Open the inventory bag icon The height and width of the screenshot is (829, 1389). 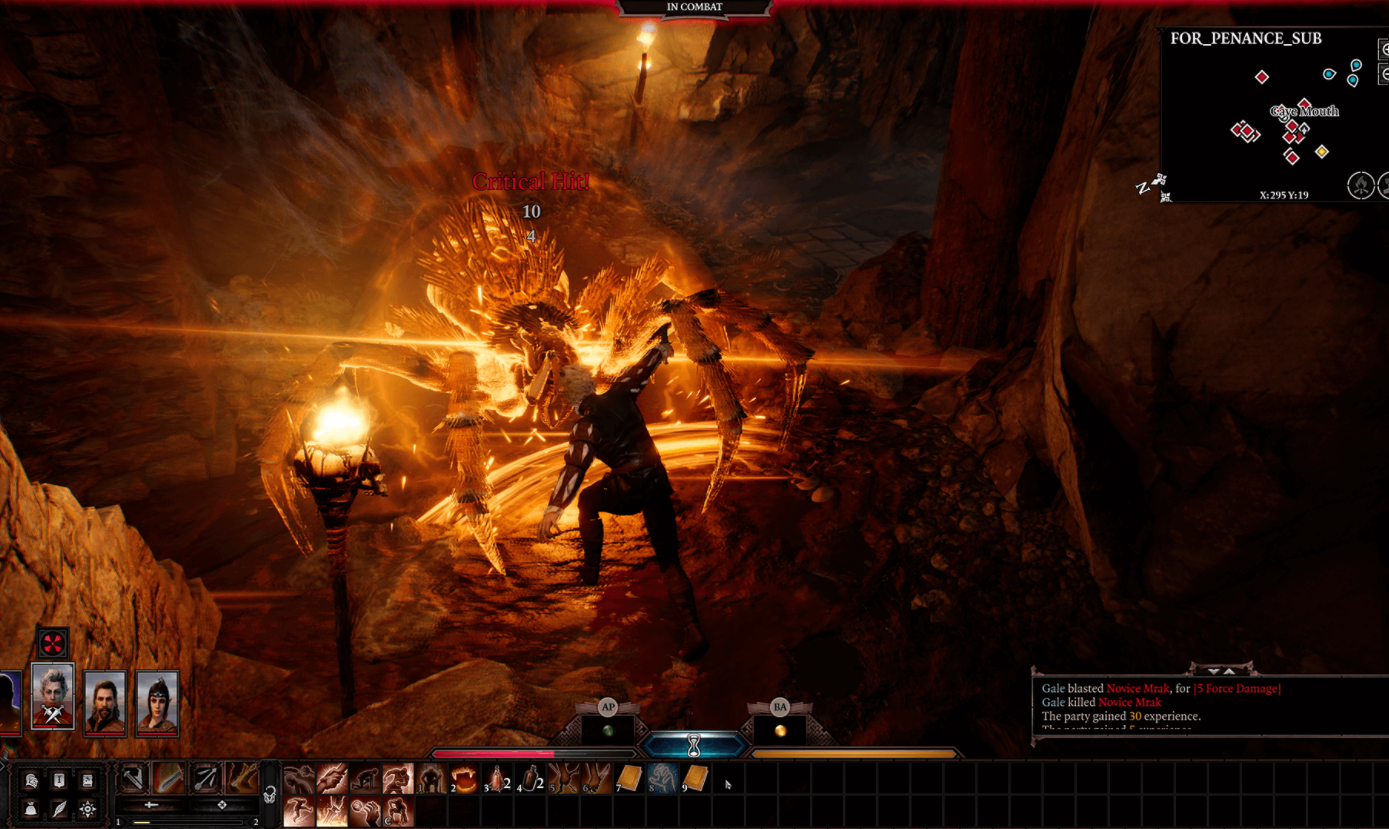click(31, 809)
